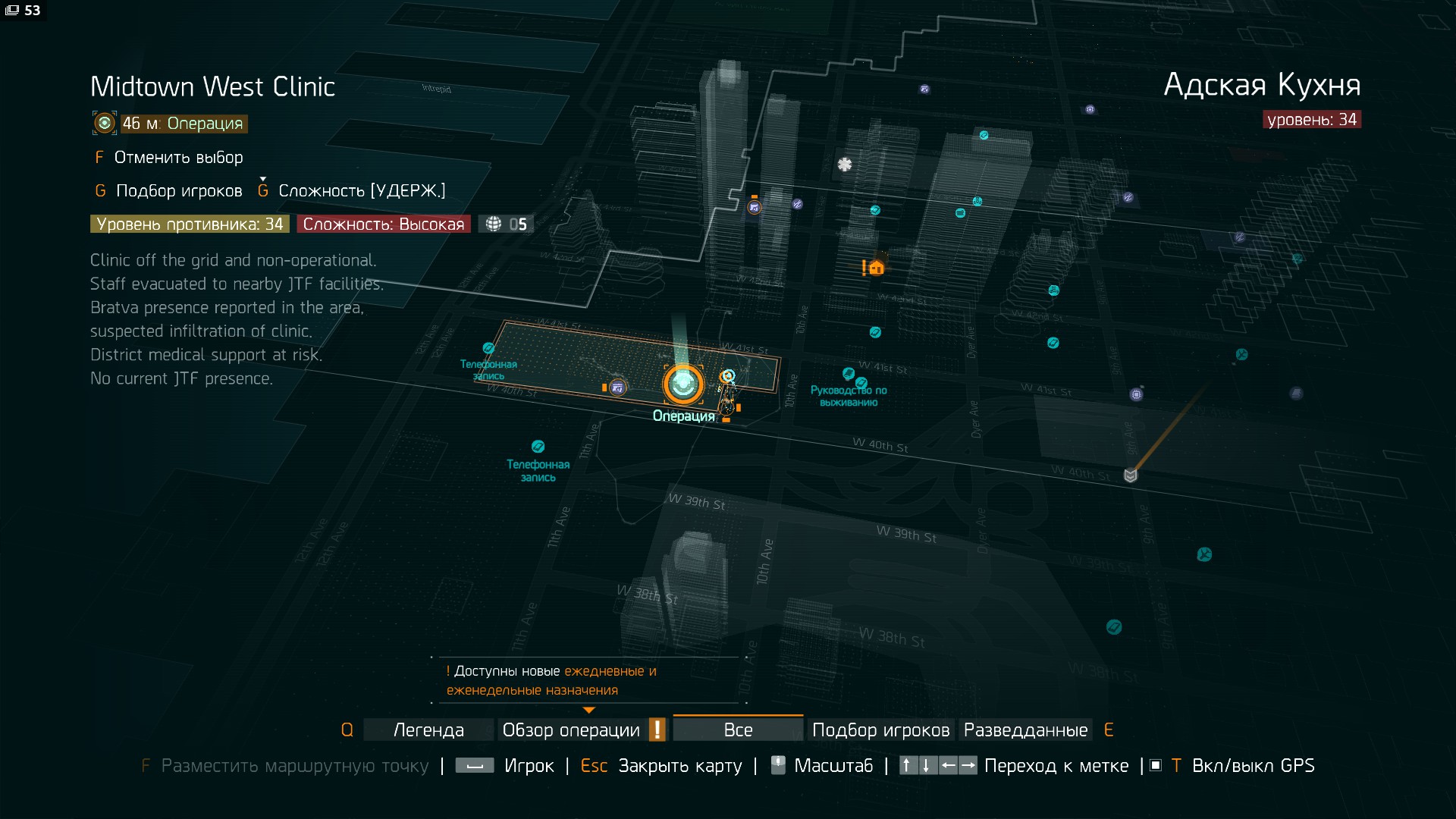Select the cyan collectible icon near W 38th St bottom right

(x=1114, y=627)
